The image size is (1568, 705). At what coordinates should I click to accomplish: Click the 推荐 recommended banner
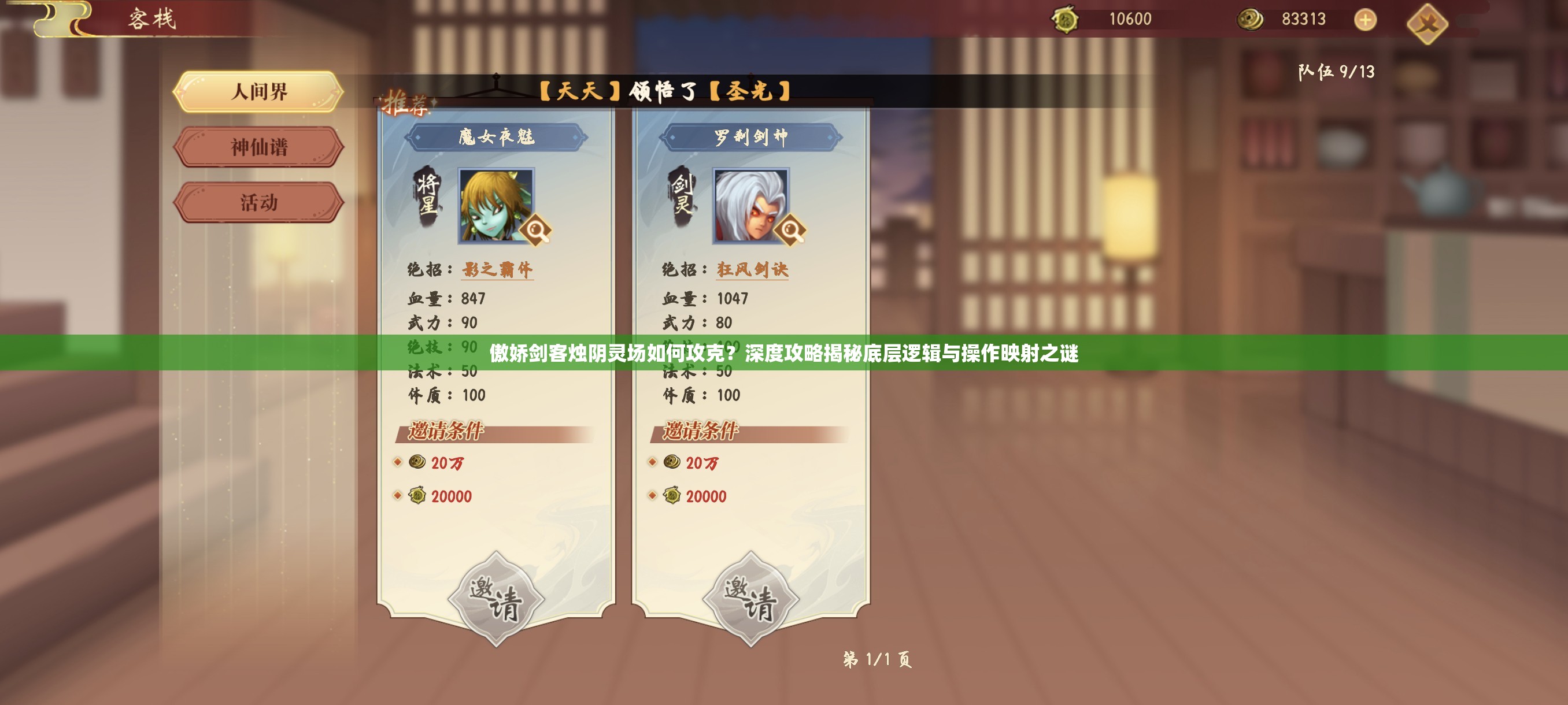click(408, 103)
